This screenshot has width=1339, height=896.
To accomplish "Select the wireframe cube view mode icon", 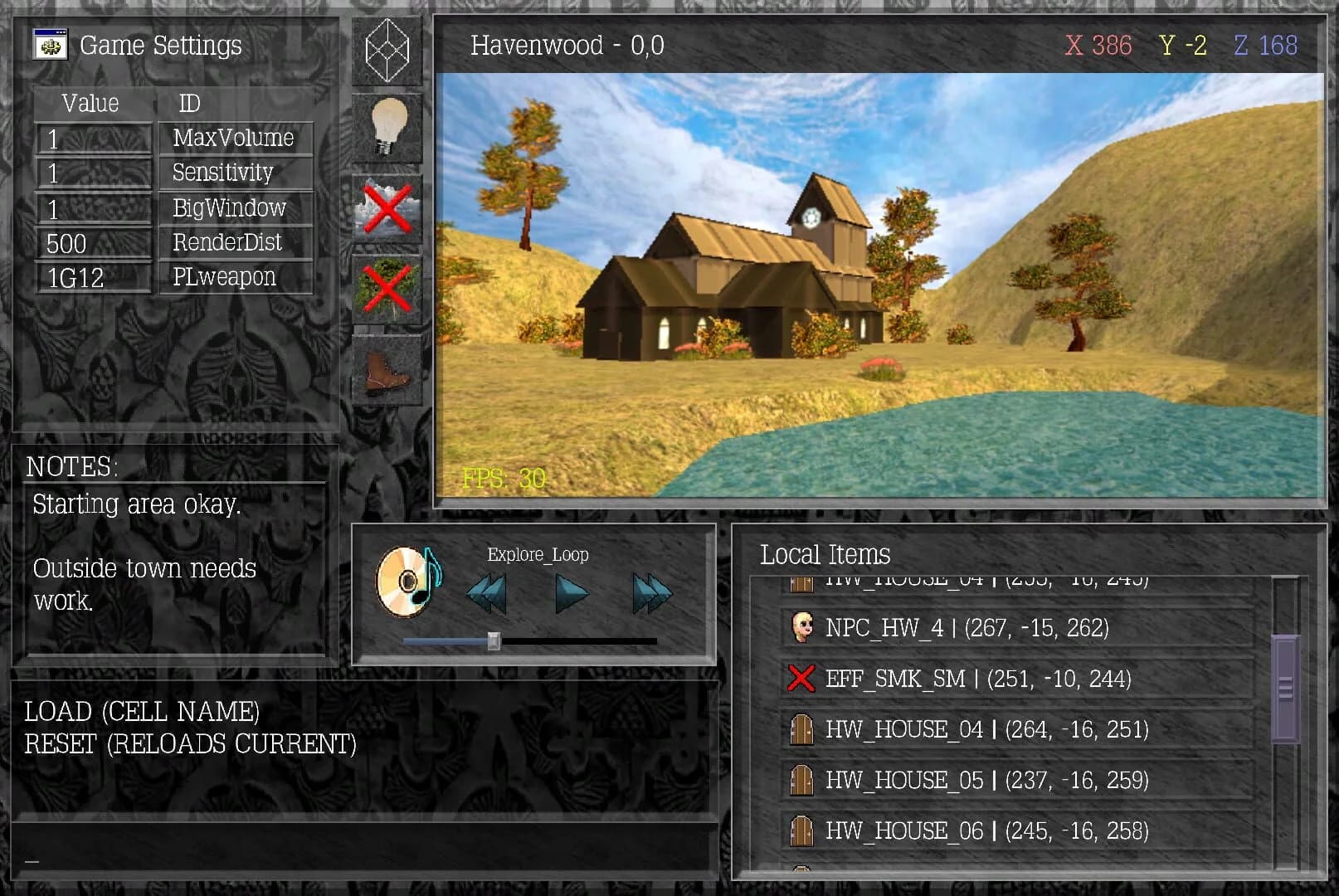I will (387, 50).
